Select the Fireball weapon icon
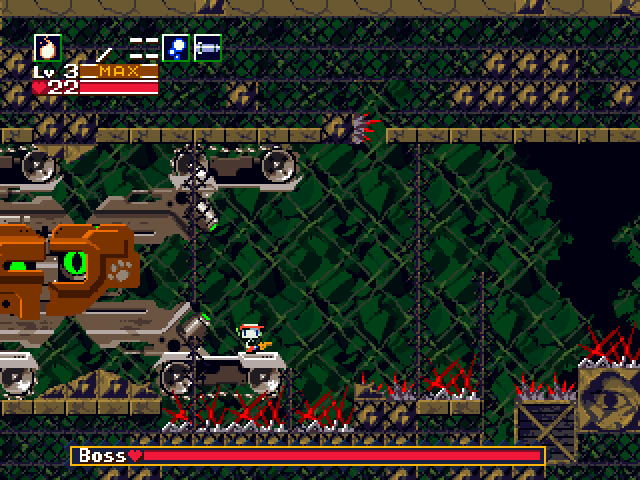Screen dimensions: 640x480 click(47, 47)
